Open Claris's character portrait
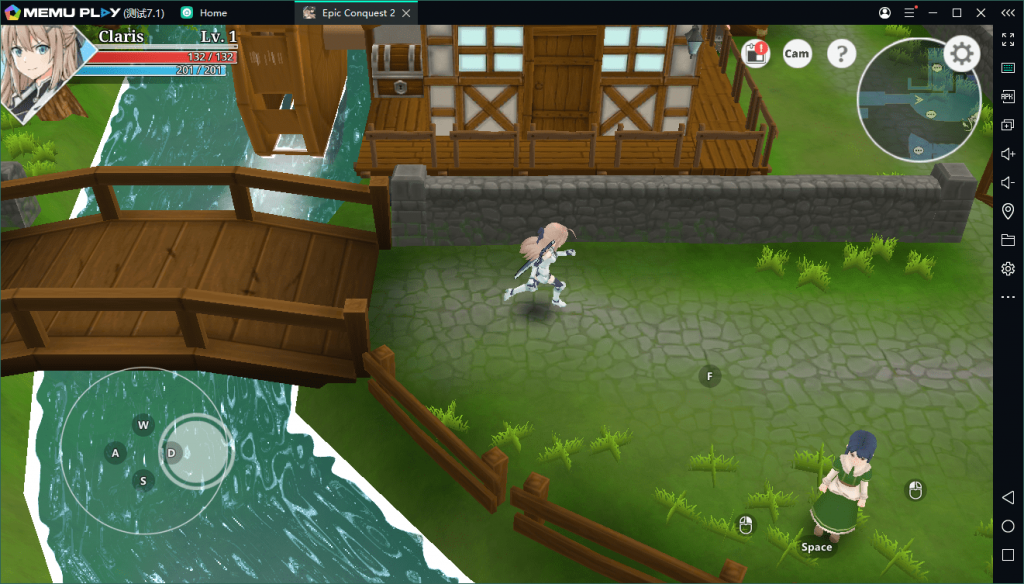This screenshot has height=584, width=1024. 38,70
